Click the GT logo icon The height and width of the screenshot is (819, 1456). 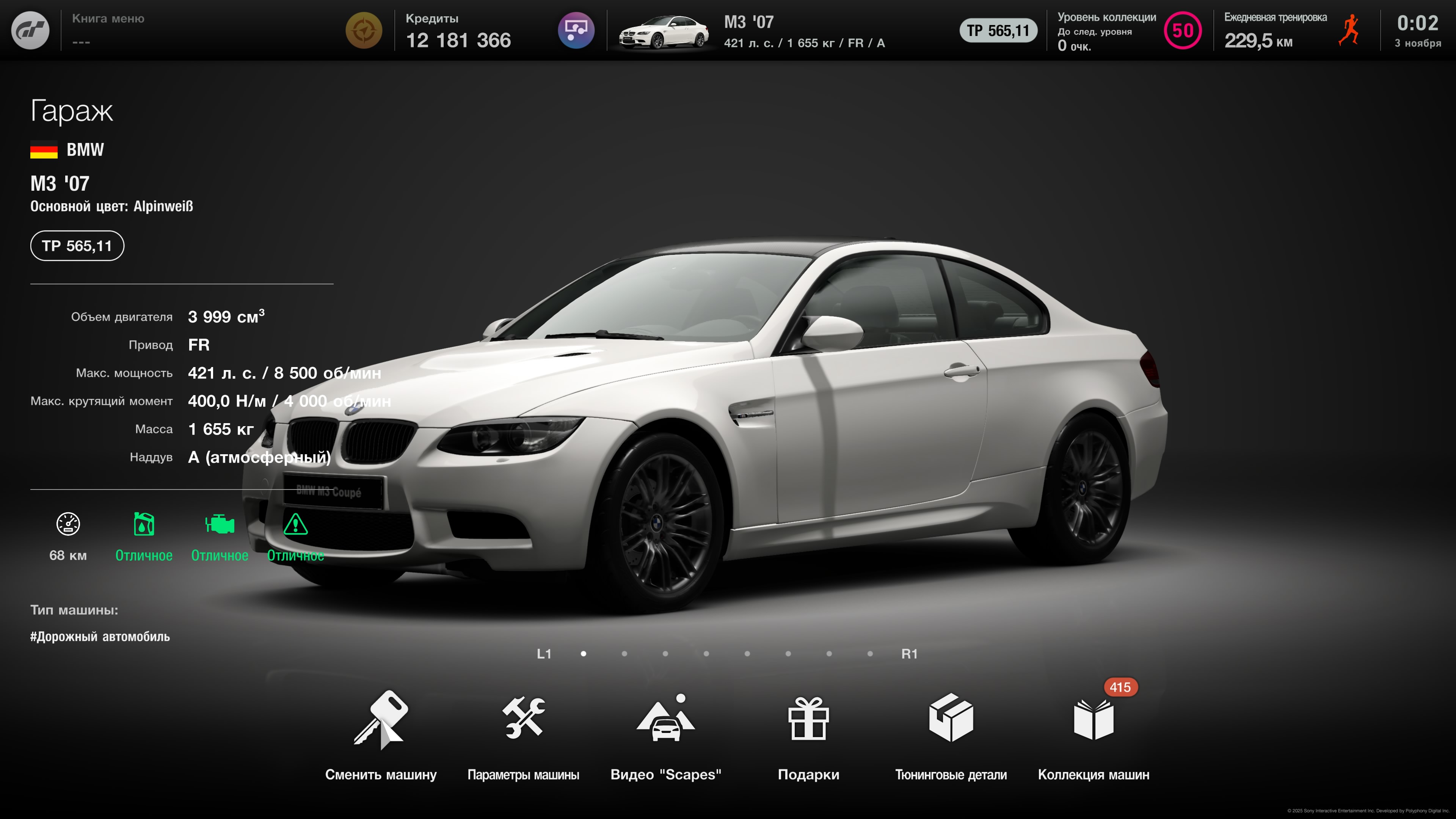pyautogui.click(x=30, y=30)
